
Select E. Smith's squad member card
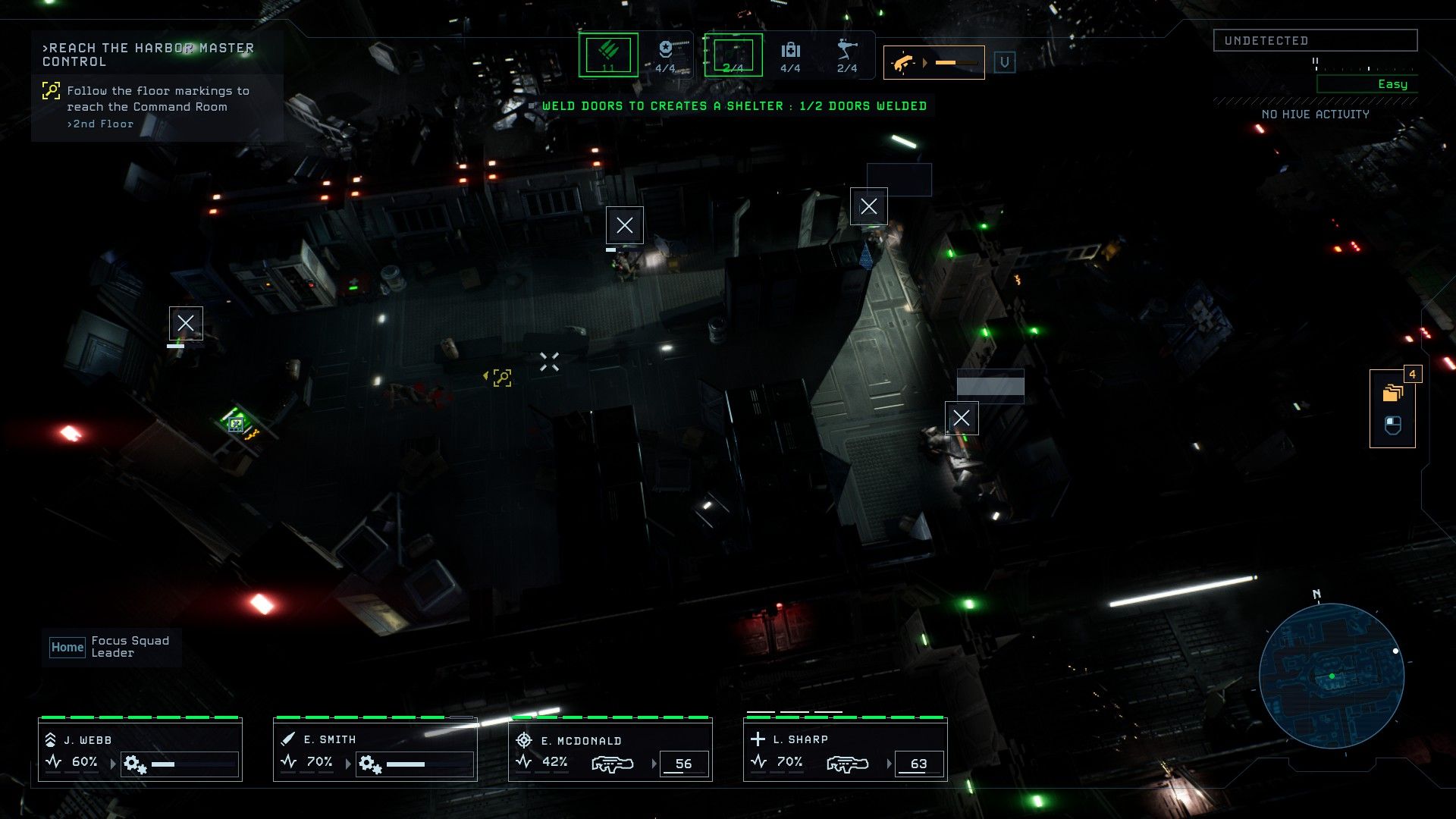tap(375, 751)
